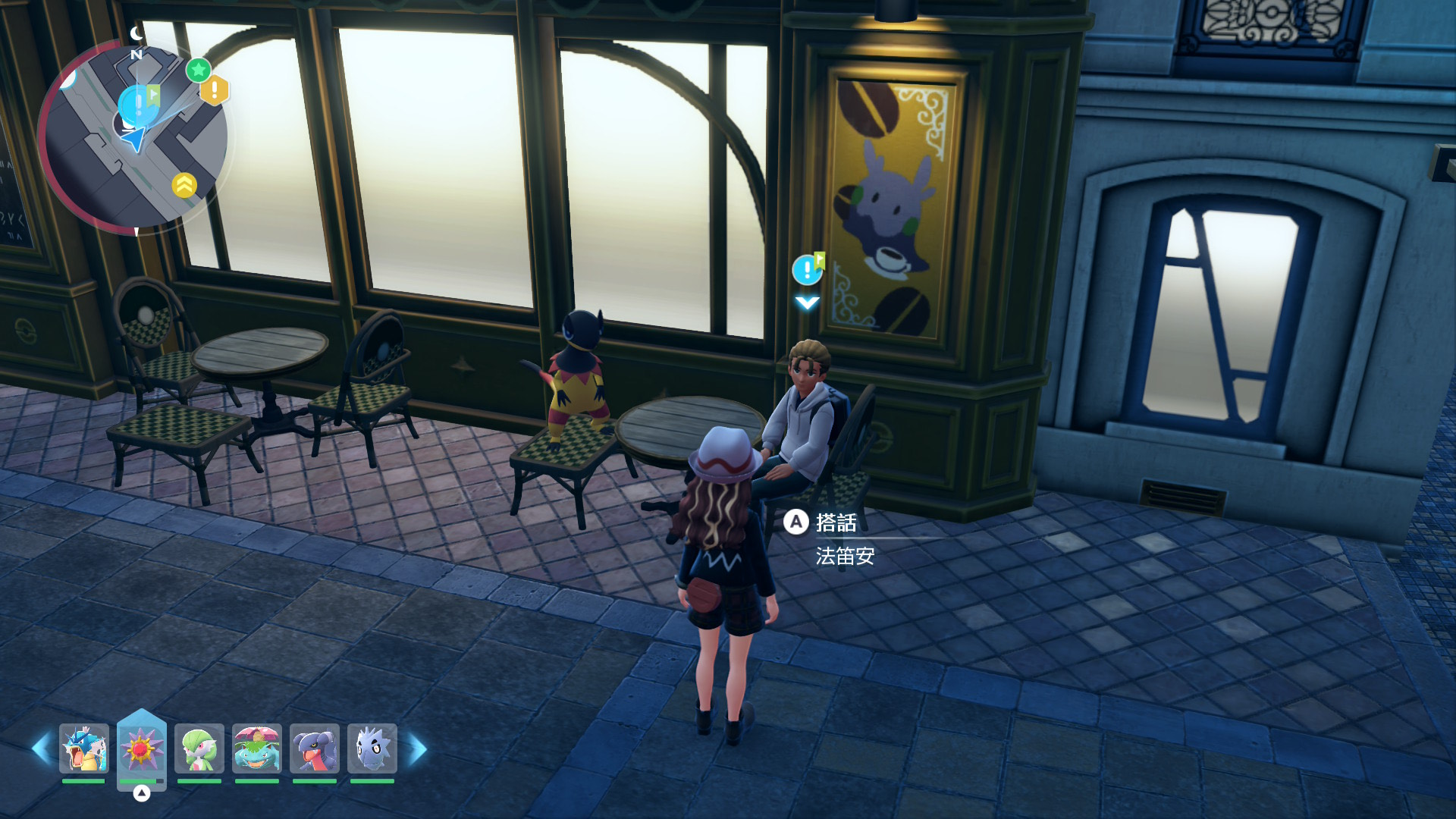1456x819 pixels.
Task: Select the yellow double-chevron minimap marker
Action: click(x=184, y=185)
